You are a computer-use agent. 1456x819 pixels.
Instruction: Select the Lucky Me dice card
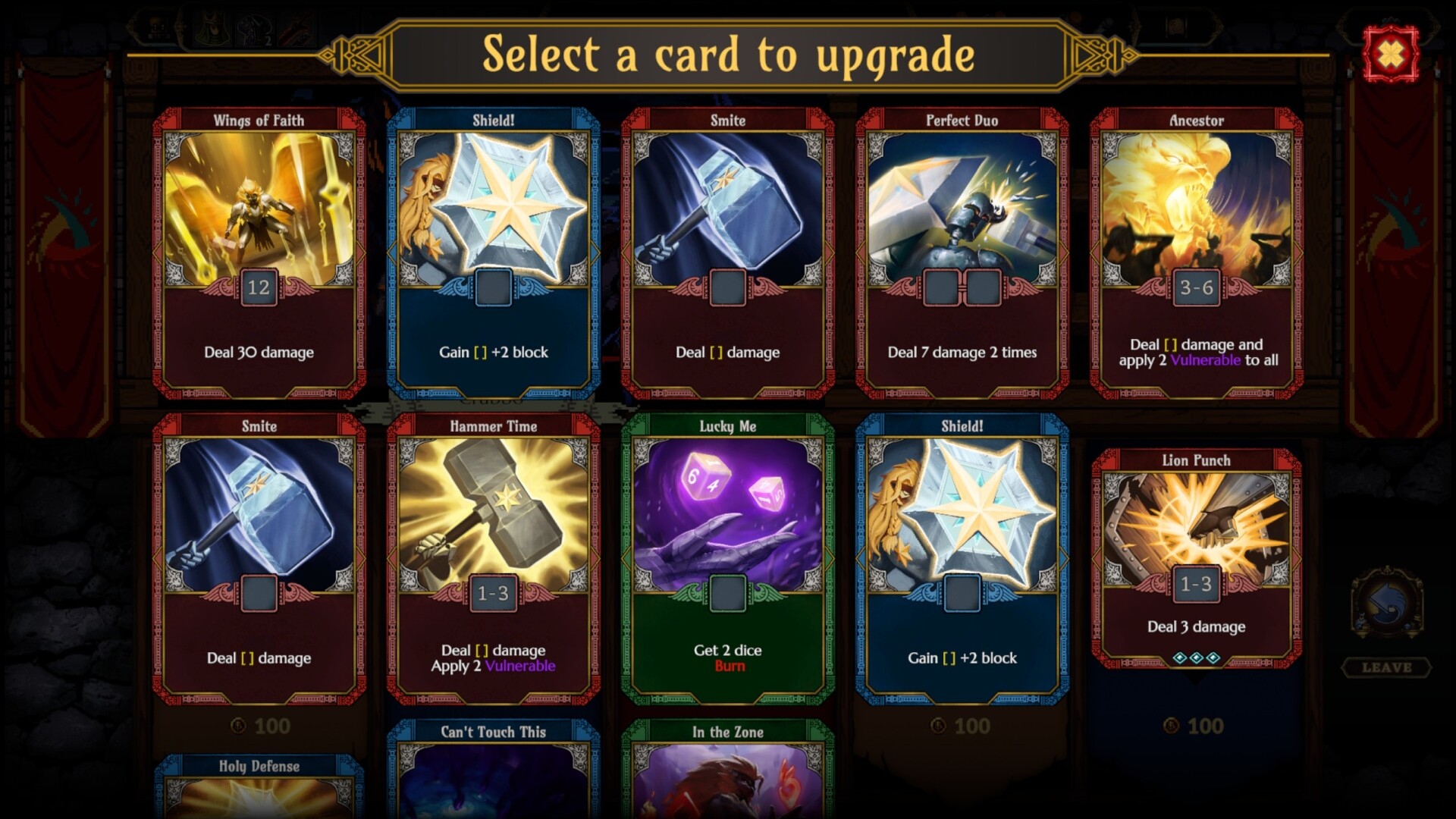727,559
